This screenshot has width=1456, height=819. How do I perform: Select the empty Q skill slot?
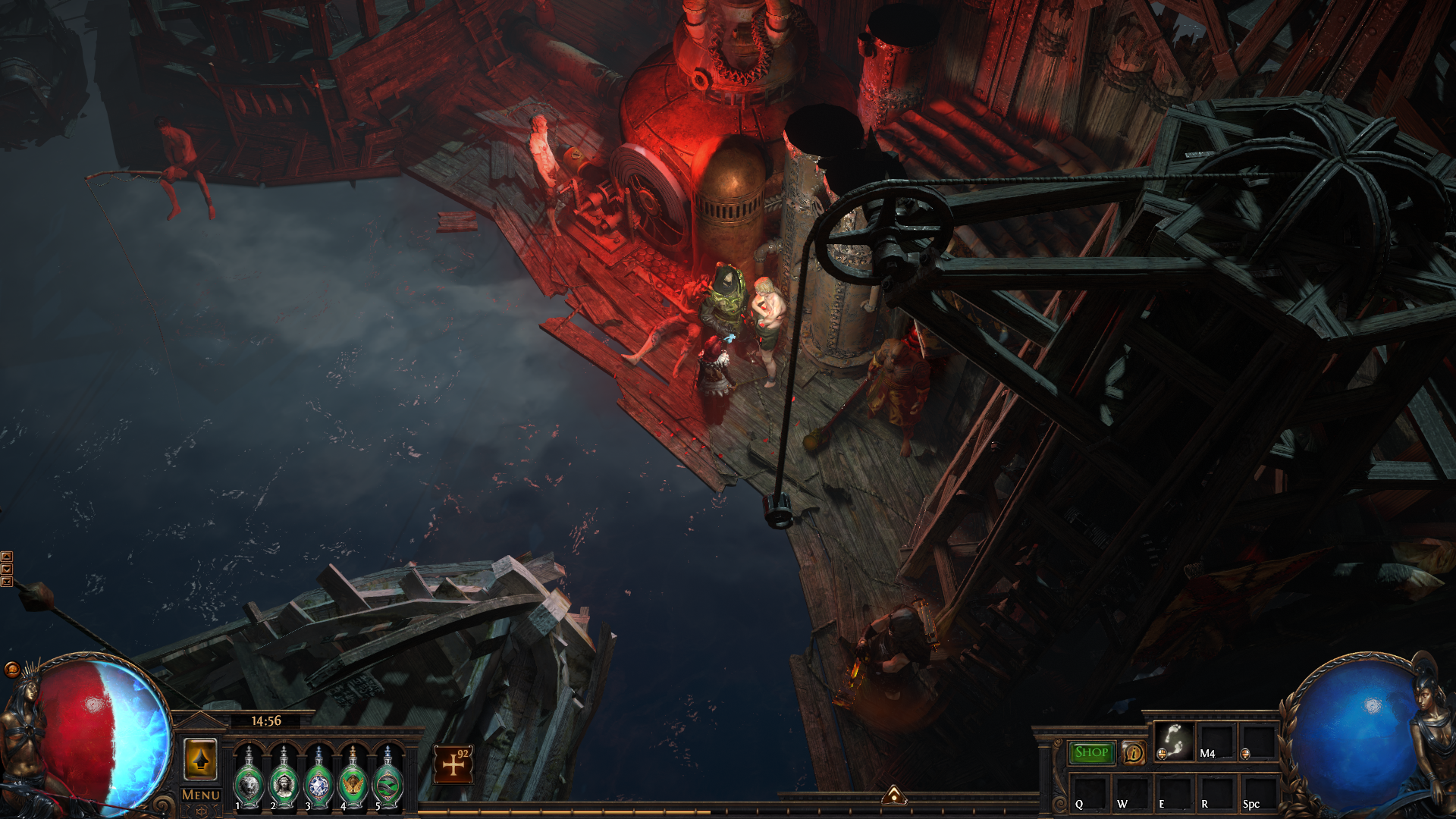pos(1090,792)
